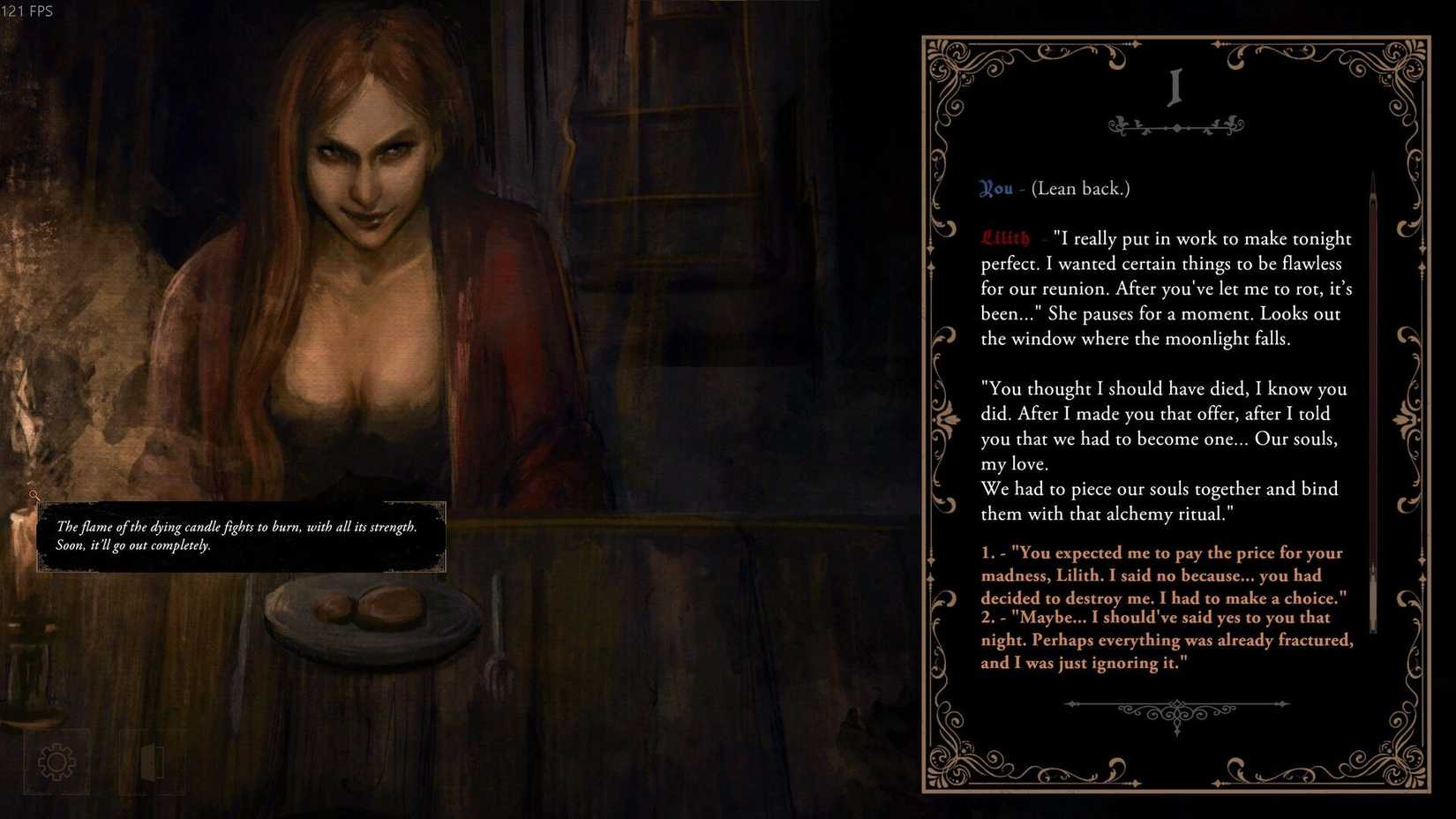Click Lilith's red name label

1005,238
